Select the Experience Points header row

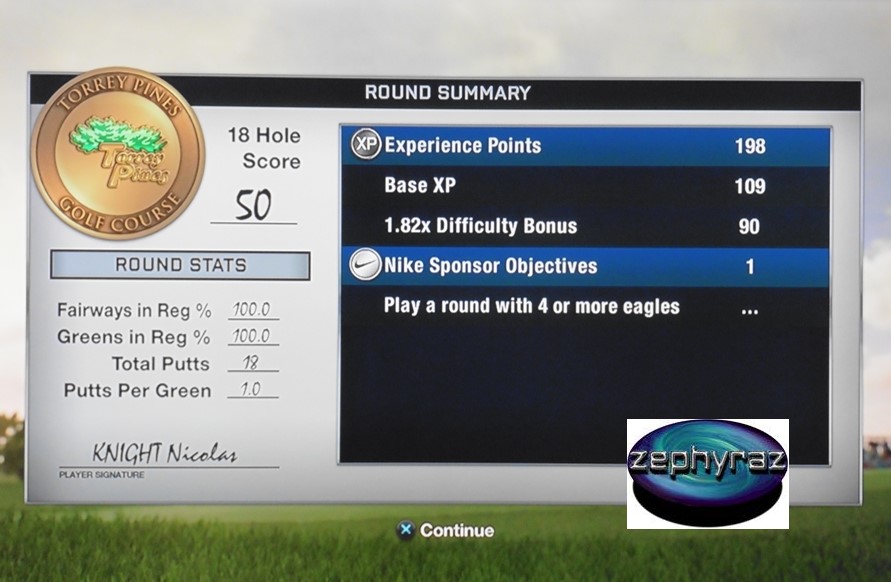point(585,146)
